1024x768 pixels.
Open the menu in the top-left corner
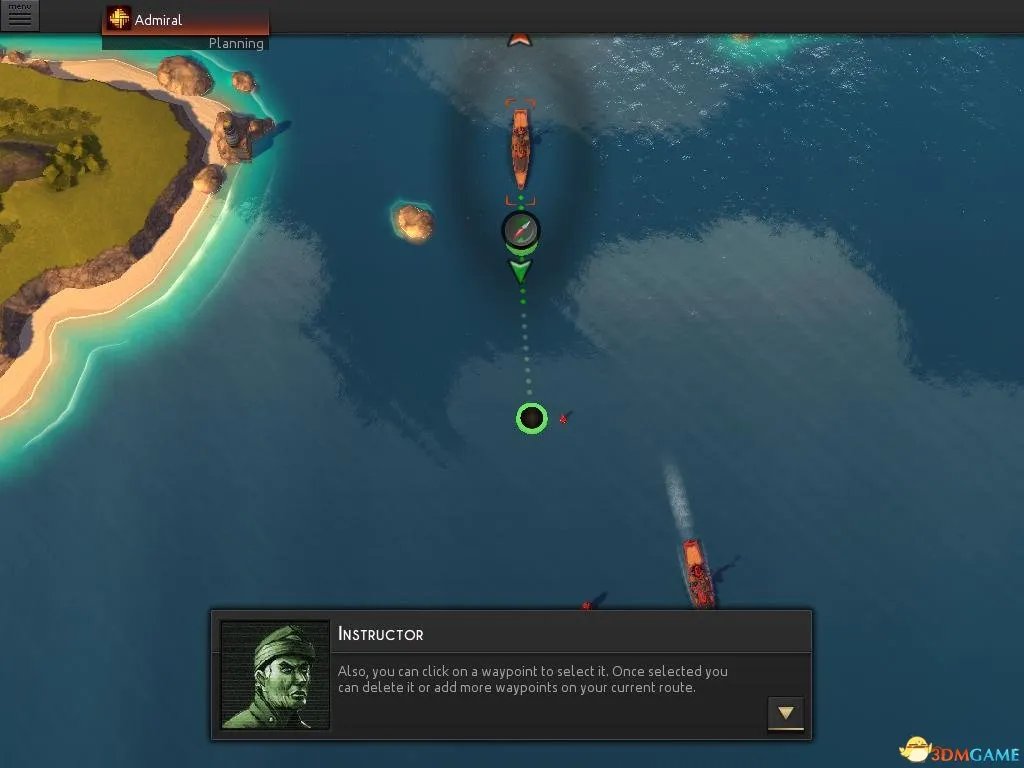pyautogui.click(x=19, y=15)
